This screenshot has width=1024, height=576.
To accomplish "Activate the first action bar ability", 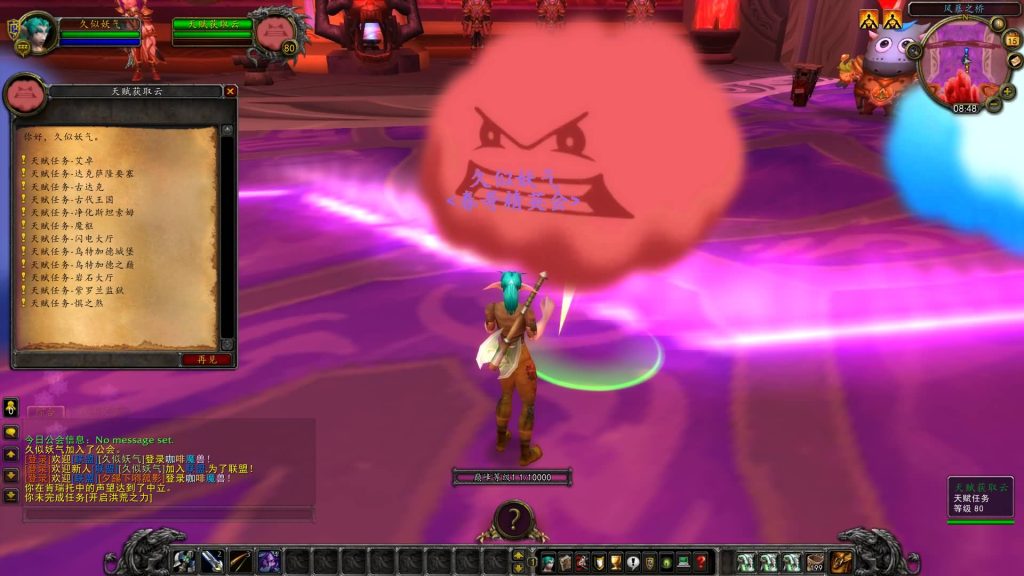I will pyautogui.click(x=185, y=562).
